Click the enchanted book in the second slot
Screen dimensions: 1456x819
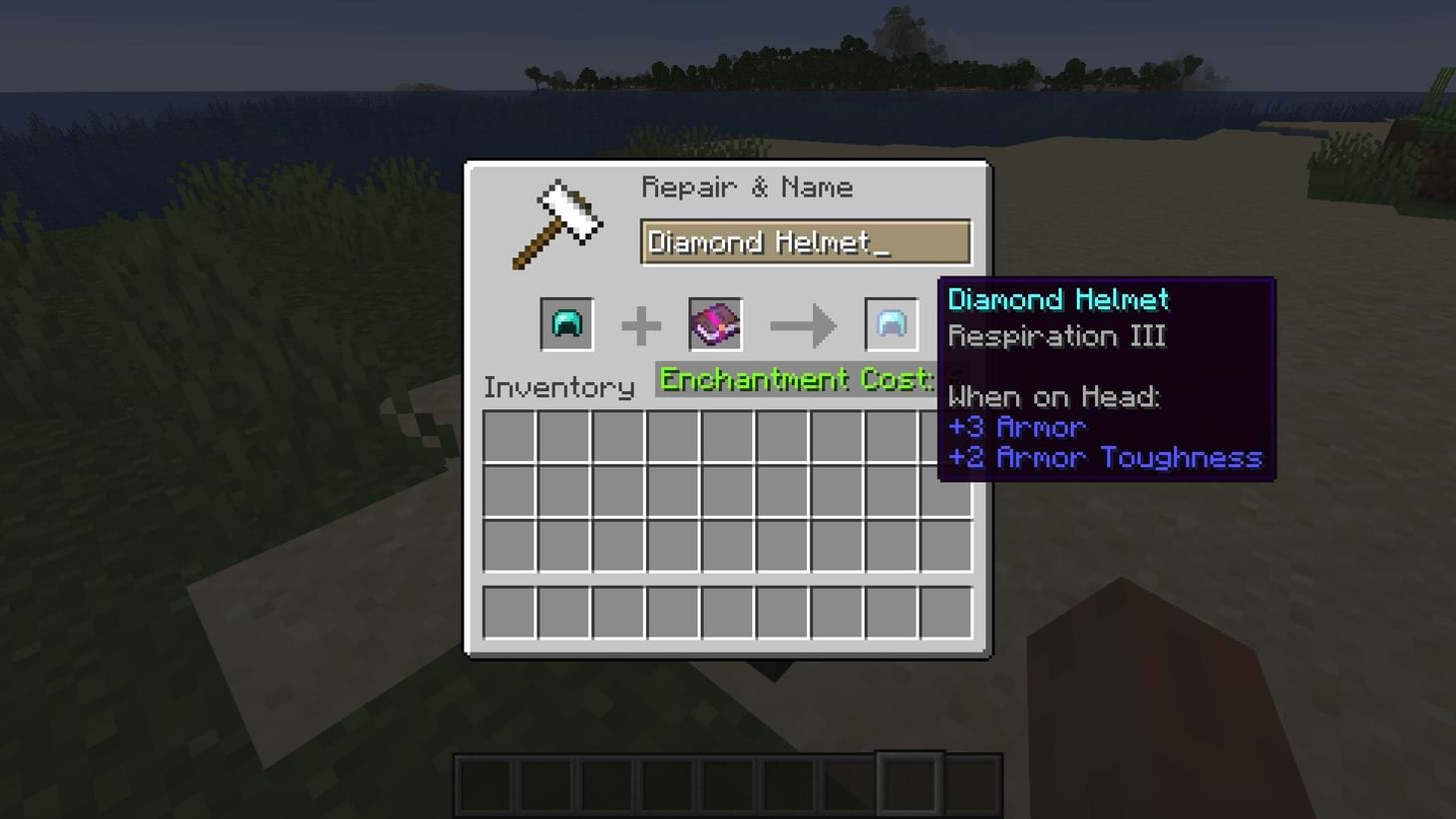point(714,323)
